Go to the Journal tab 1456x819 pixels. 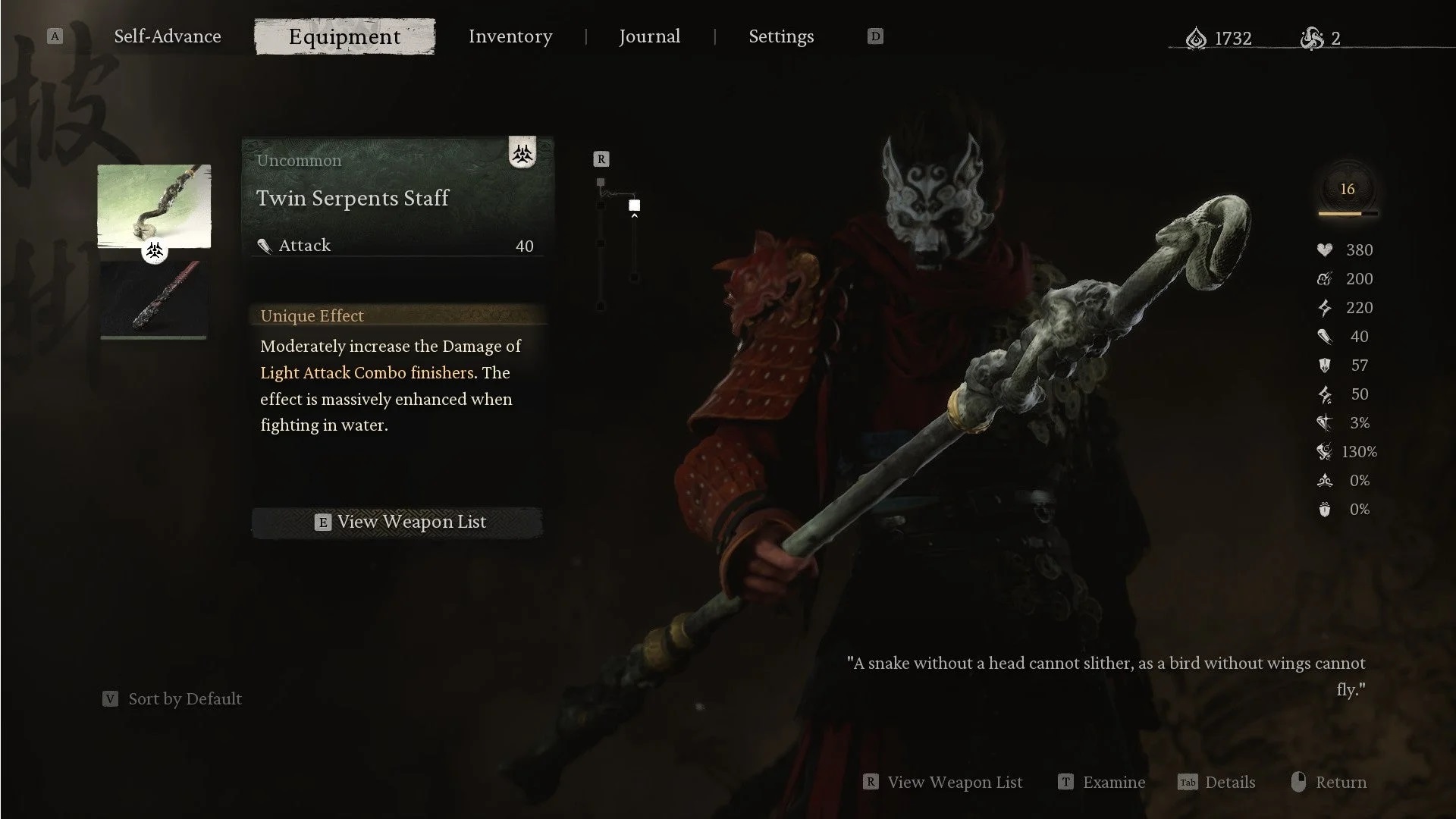[x=649, y=36]
